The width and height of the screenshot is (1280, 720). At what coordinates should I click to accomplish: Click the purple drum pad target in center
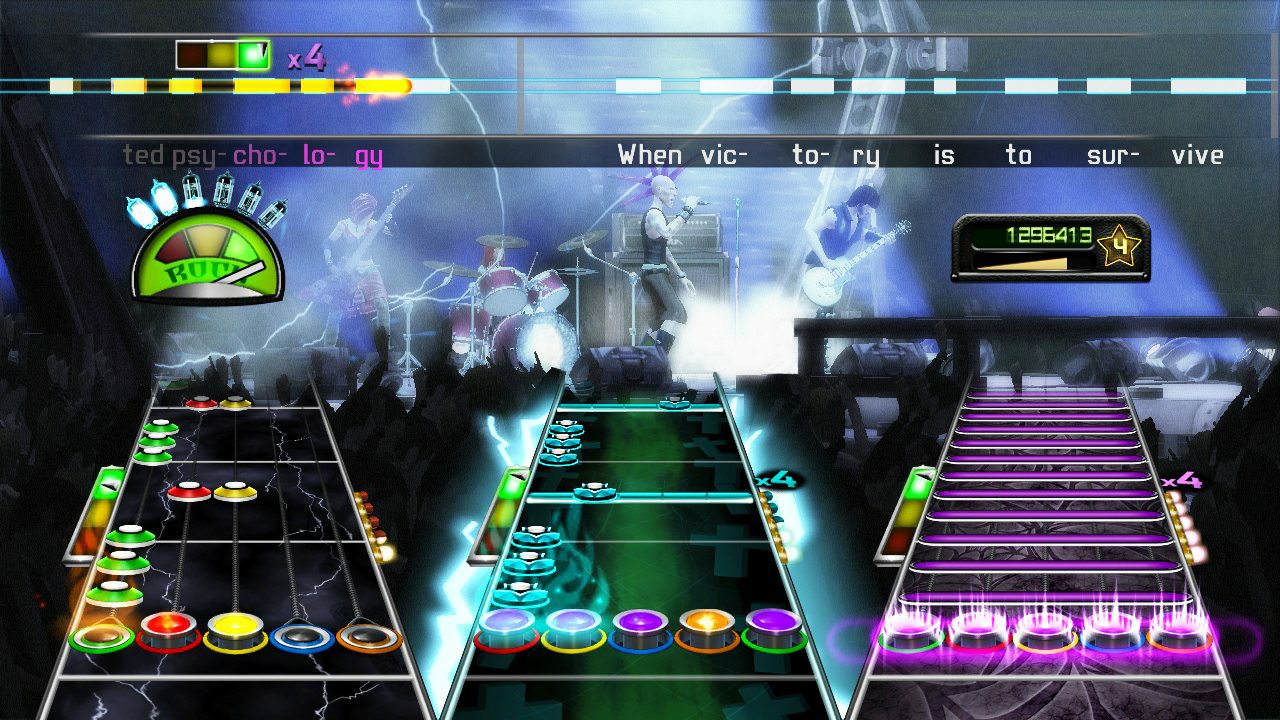click(x=640, y=623)
